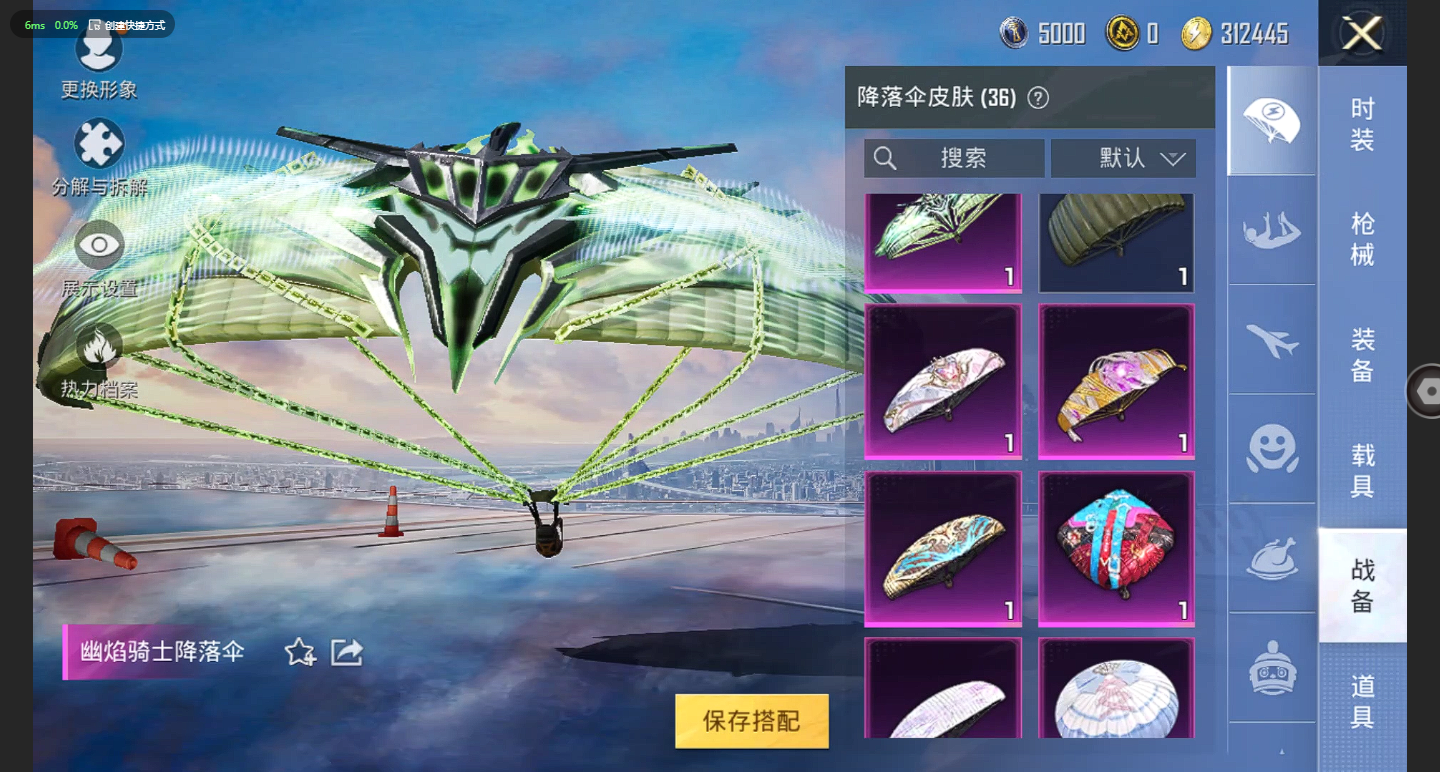The width and height of the screenshot is (1440, 772).
Task: Select the parachute skin category icon
Action: tap(1272, 121)
